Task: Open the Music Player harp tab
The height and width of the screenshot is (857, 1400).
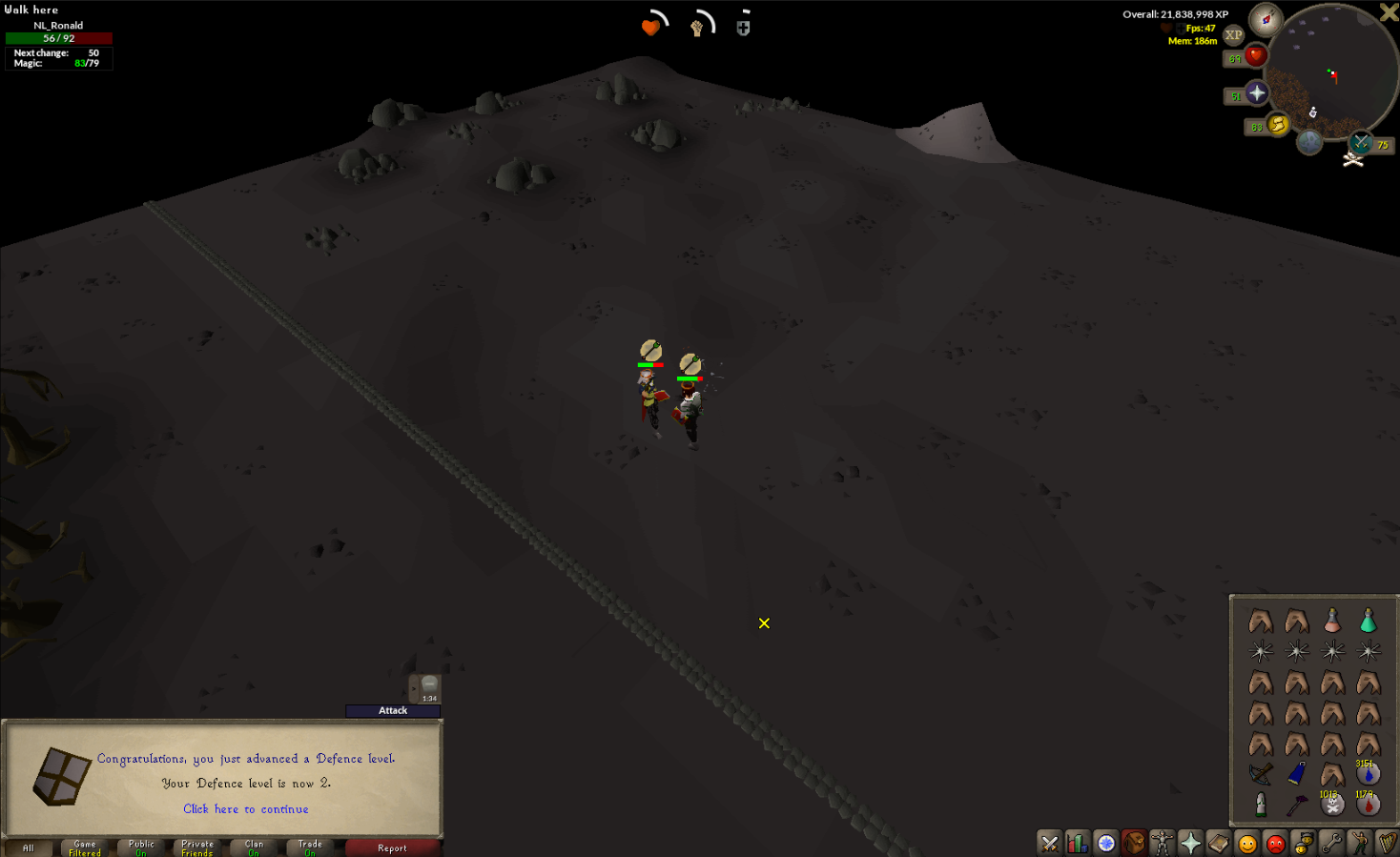Action: coord(1390,843)
